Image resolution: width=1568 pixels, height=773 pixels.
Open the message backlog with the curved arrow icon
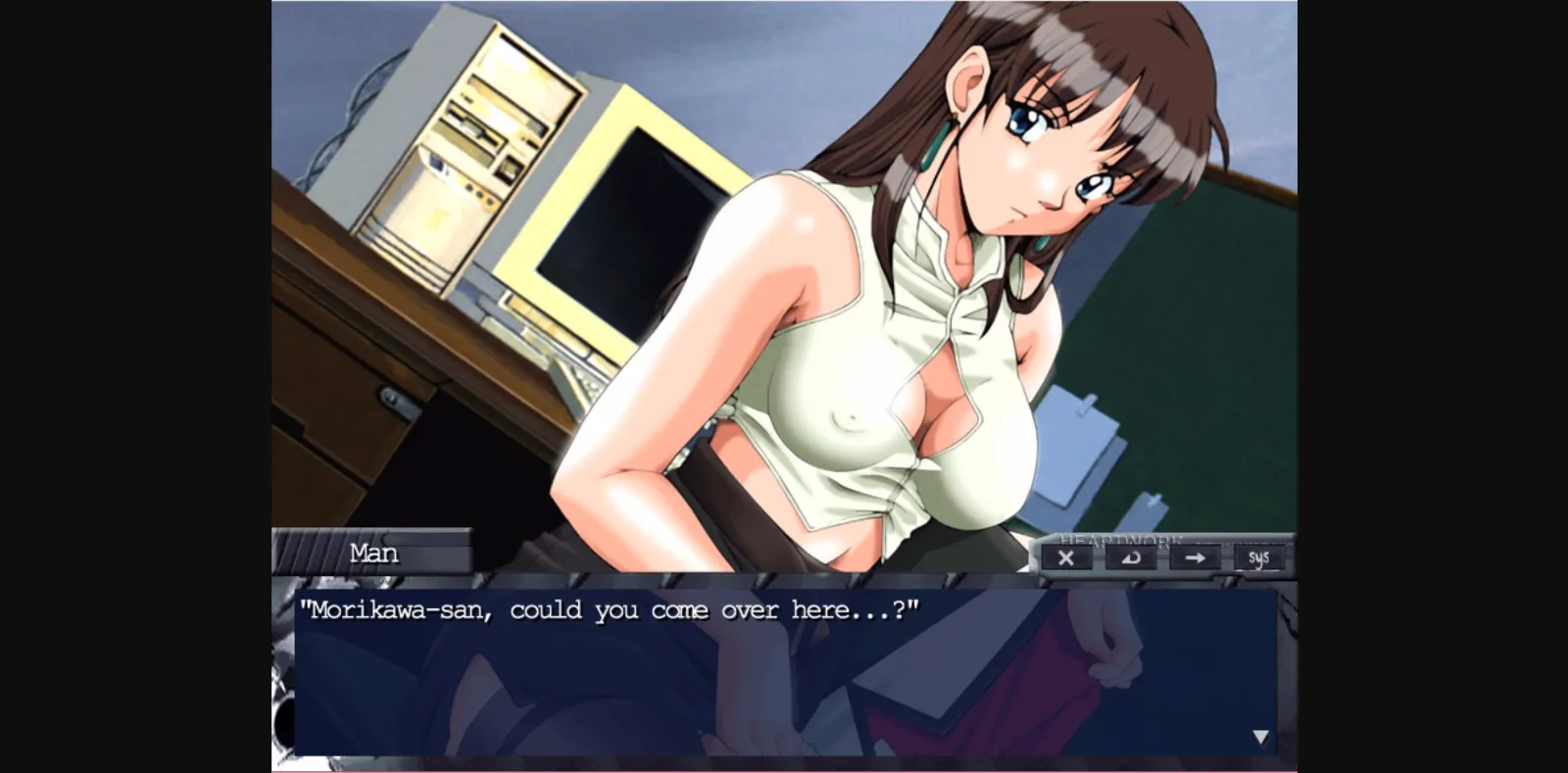pos(1132,557)
